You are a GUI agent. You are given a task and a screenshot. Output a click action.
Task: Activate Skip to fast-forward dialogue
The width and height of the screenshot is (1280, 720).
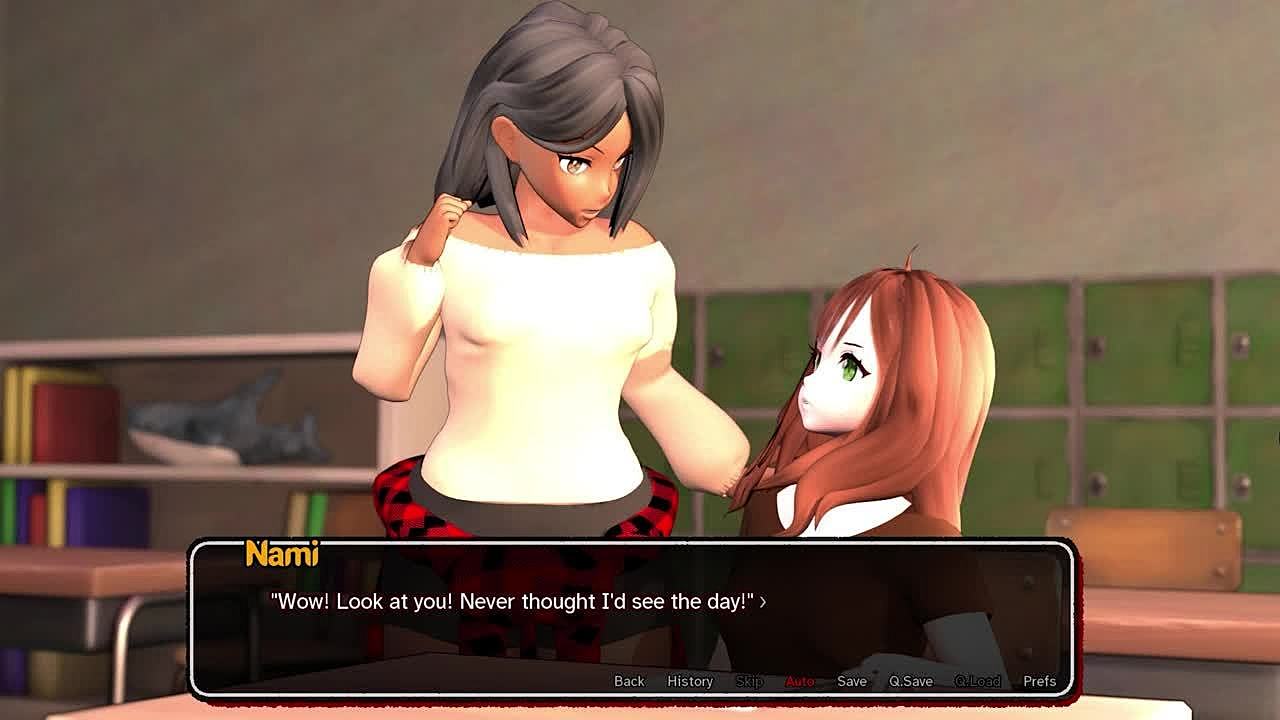[749, 681]
